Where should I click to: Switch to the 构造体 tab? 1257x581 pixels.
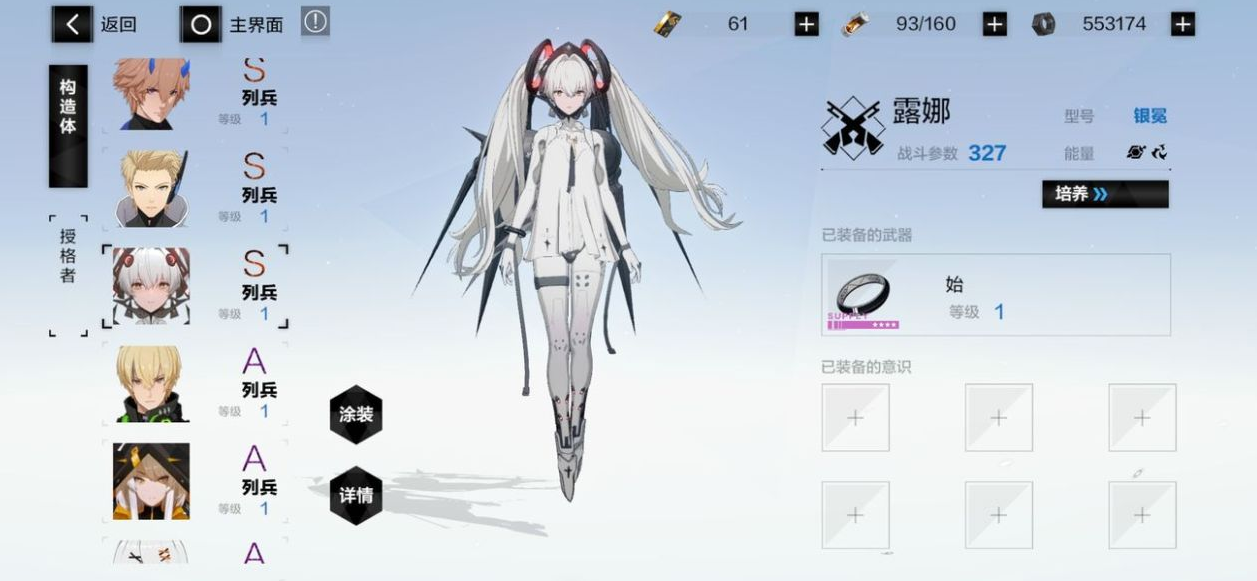click(x=68, y=125)
